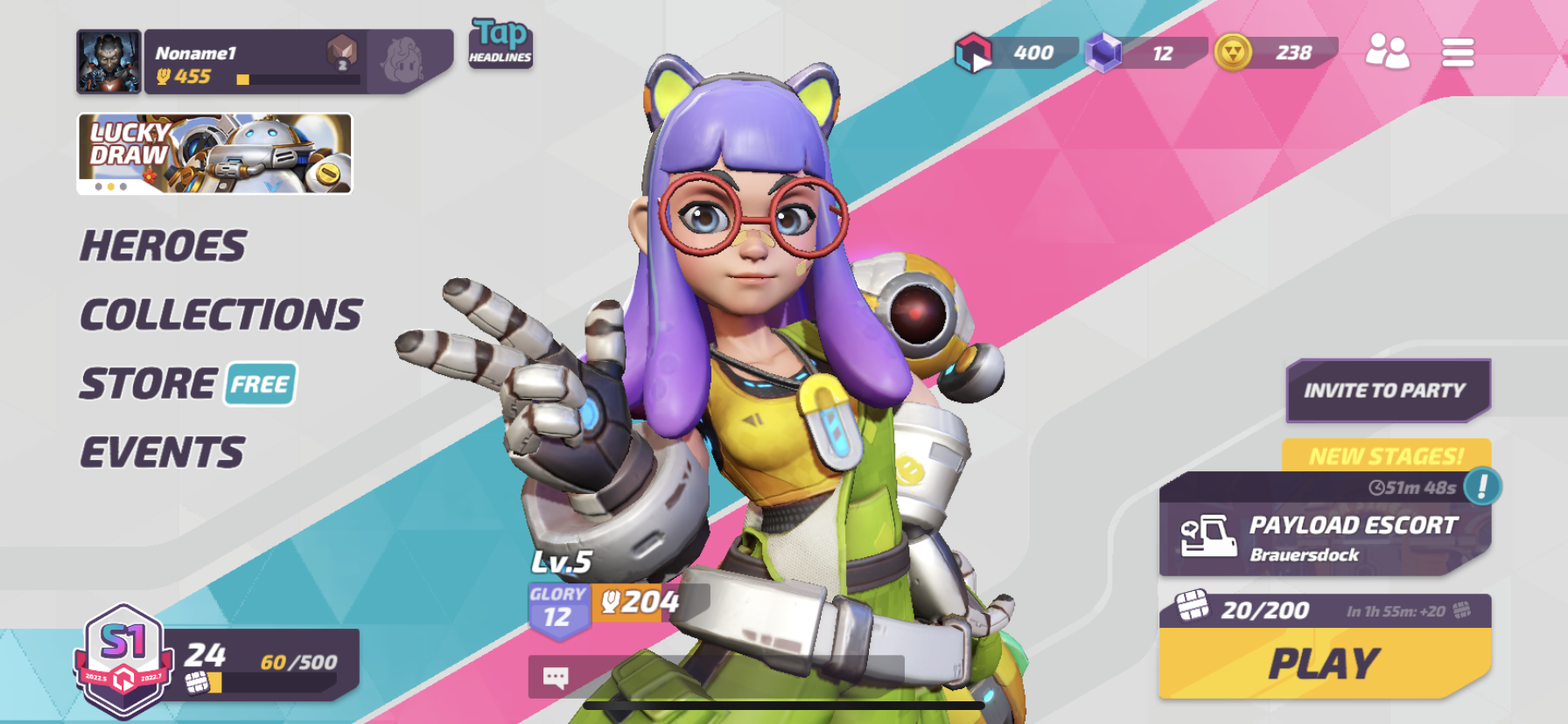This screenshot has height=724, width=1568.
Task: Open the Heroes menu
Action: pyautogui.click(x=164, y=246)
